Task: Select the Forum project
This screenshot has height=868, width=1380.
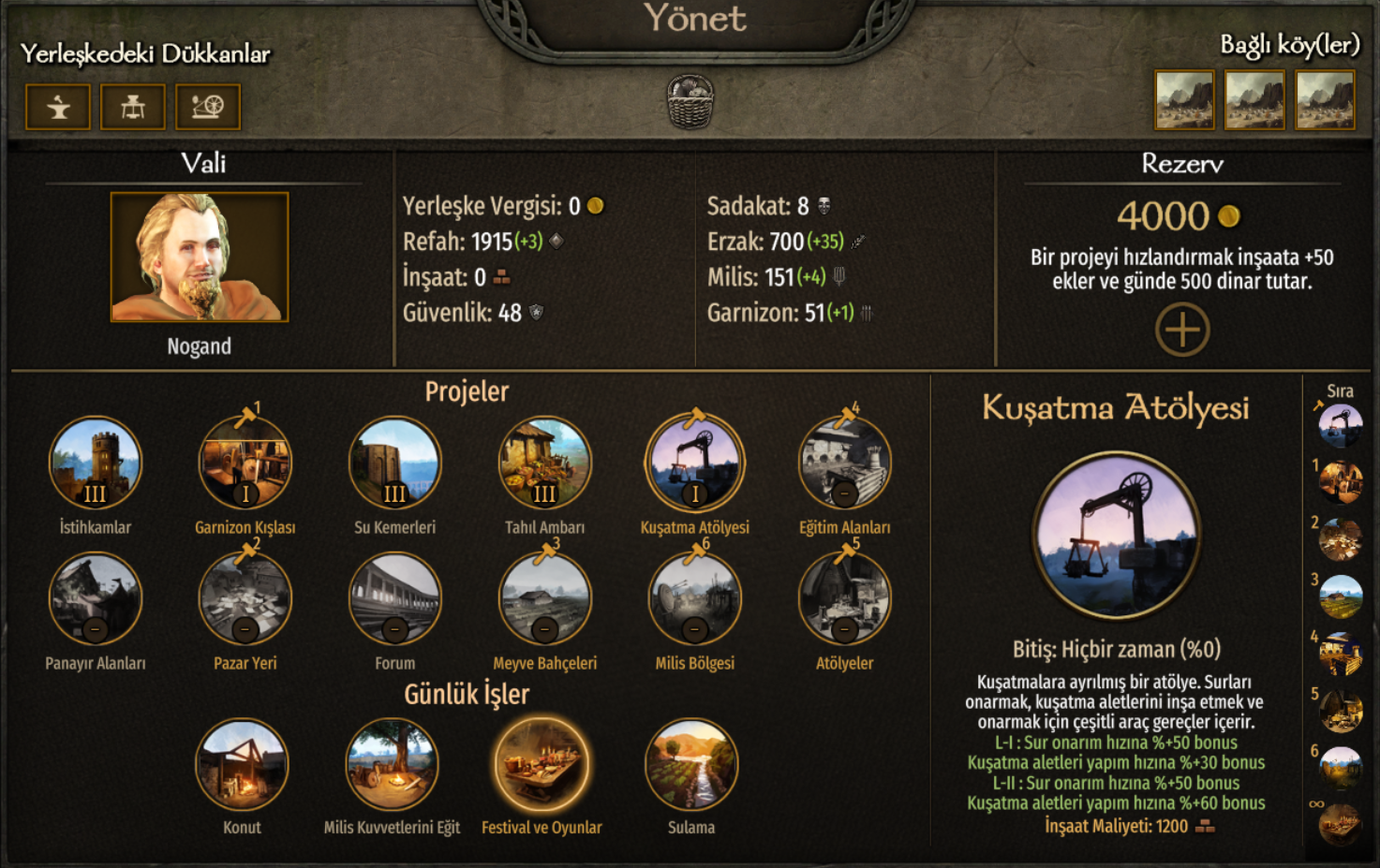Action: click(394, 599)
